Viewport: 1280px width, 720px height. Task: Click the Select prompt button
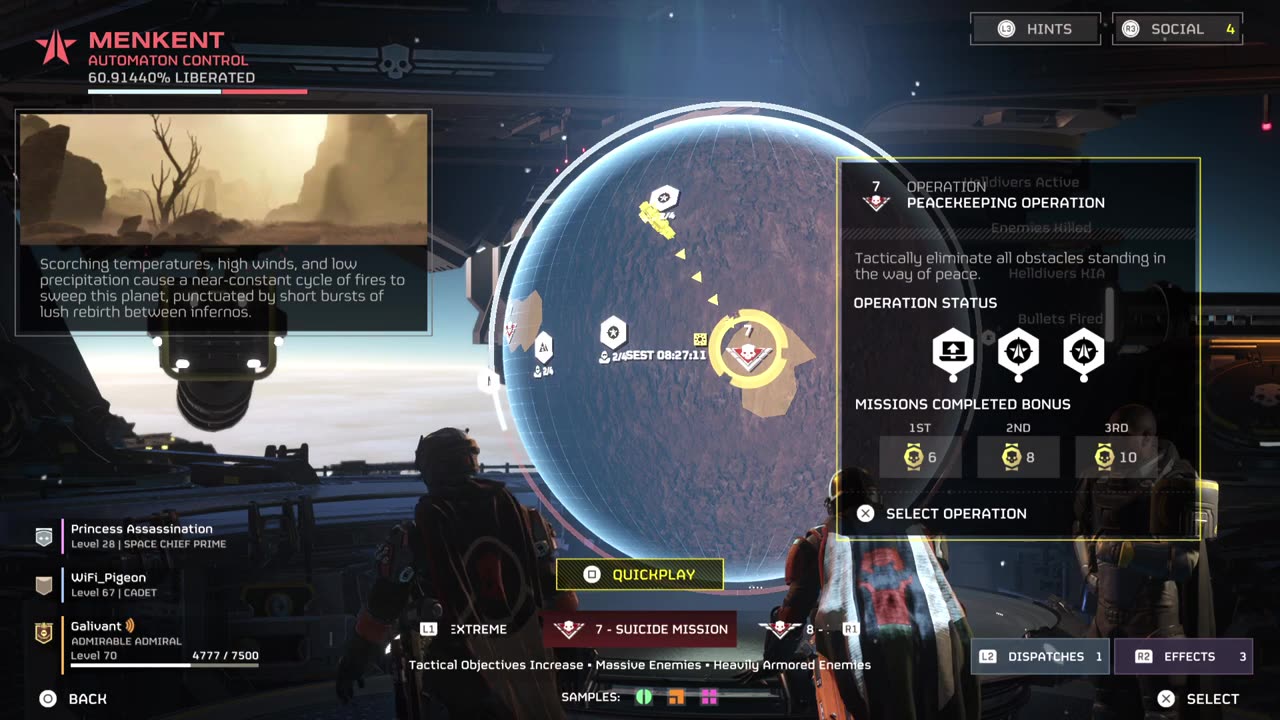click(1198, 699)
